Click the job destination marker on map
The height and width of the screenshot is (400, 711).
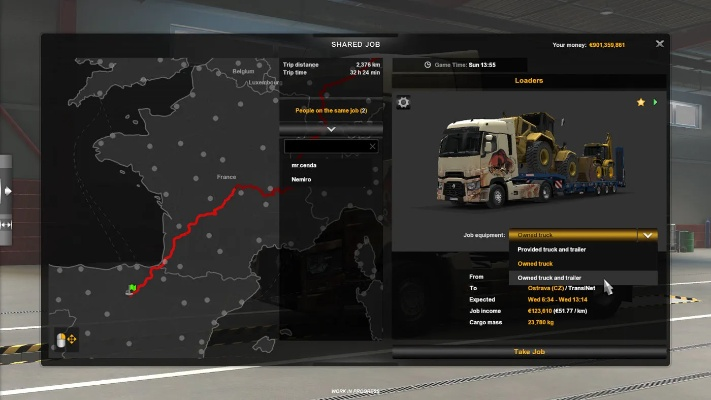pyautogui.click(x=131, y=289)
